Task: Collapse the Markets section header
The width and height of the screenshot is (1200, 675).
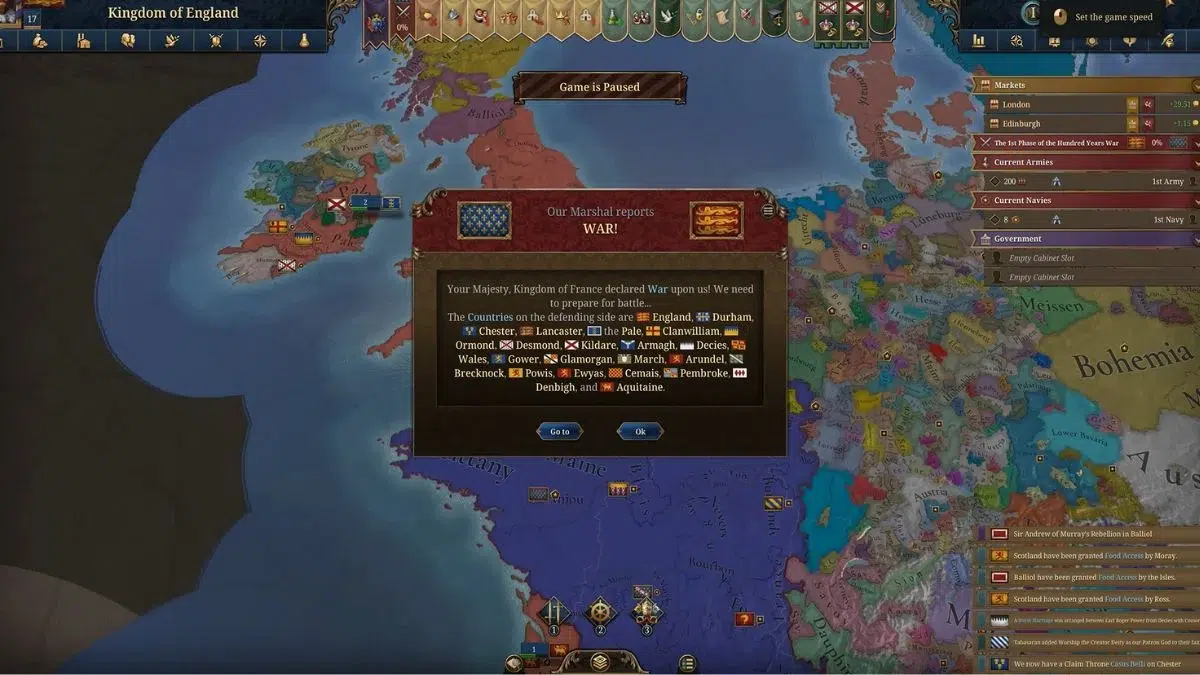Action: pos(1085,85)
